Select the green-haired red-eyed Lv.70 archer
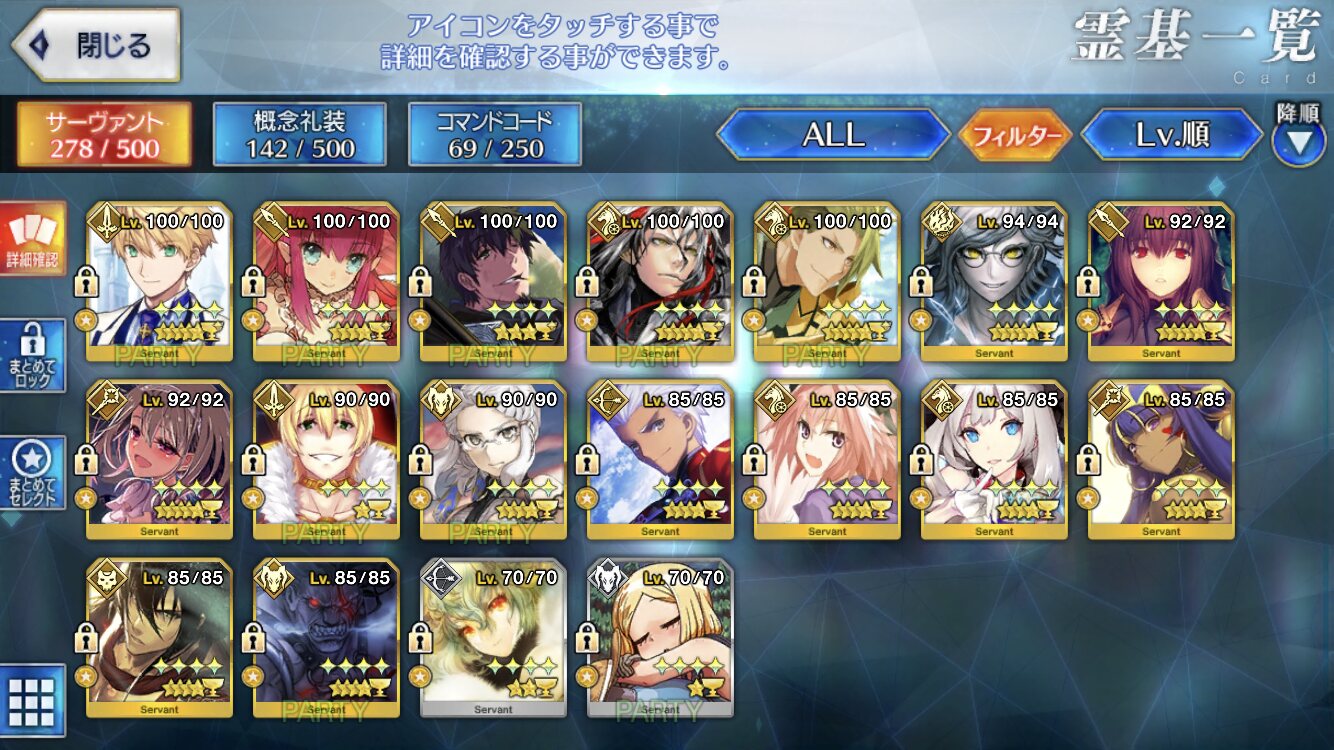The height and width of the screenshot is (750, 1334). [x=493, y=638]
